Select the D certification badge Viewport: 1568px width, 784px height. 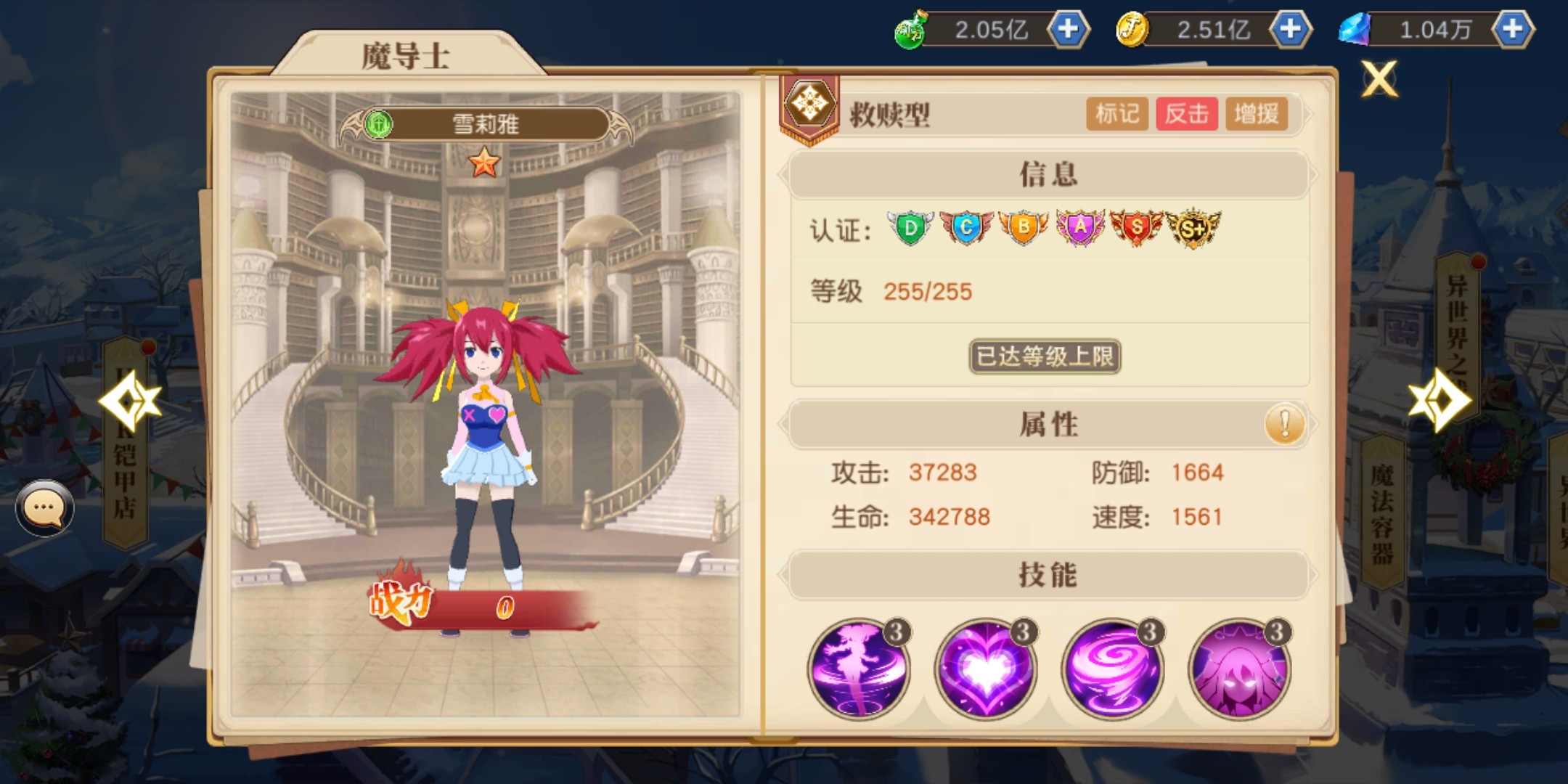tap(910, 229)
